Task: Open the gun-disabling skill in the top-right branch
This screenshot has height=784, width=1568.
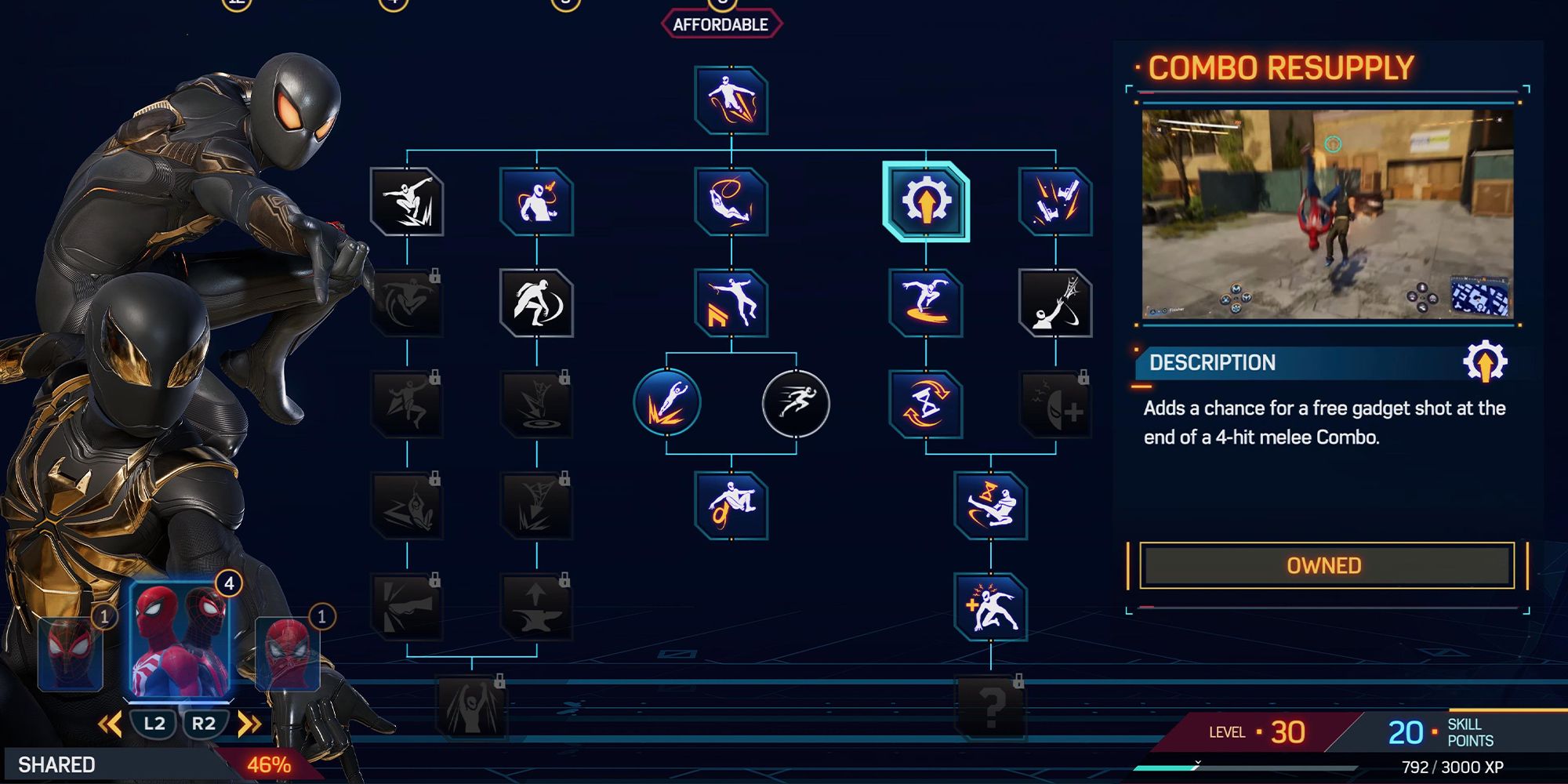Action: 1057,202
